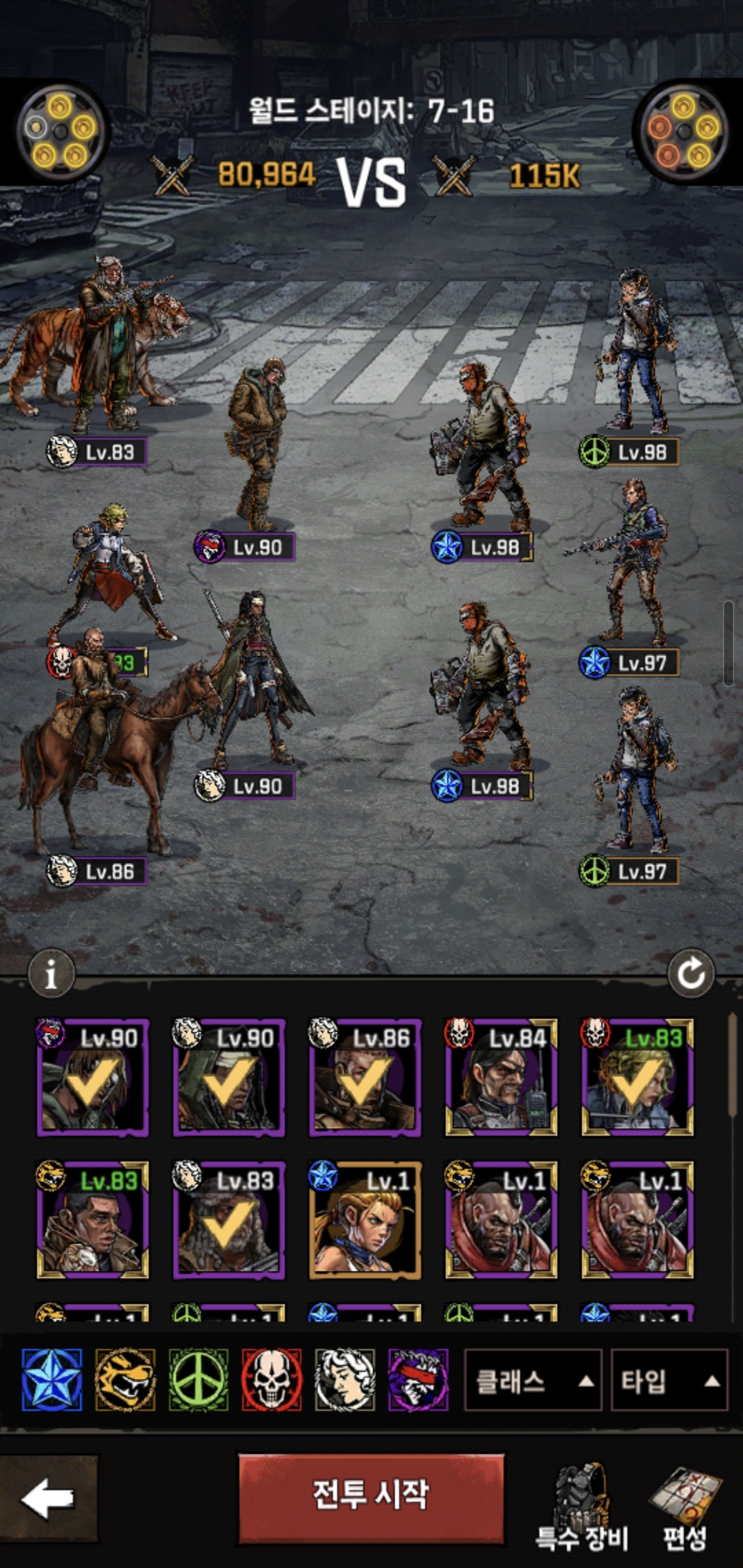743x1568 pixels.
Task: Filter heroes by purple bandana faction
Action: pos(418,1380)
